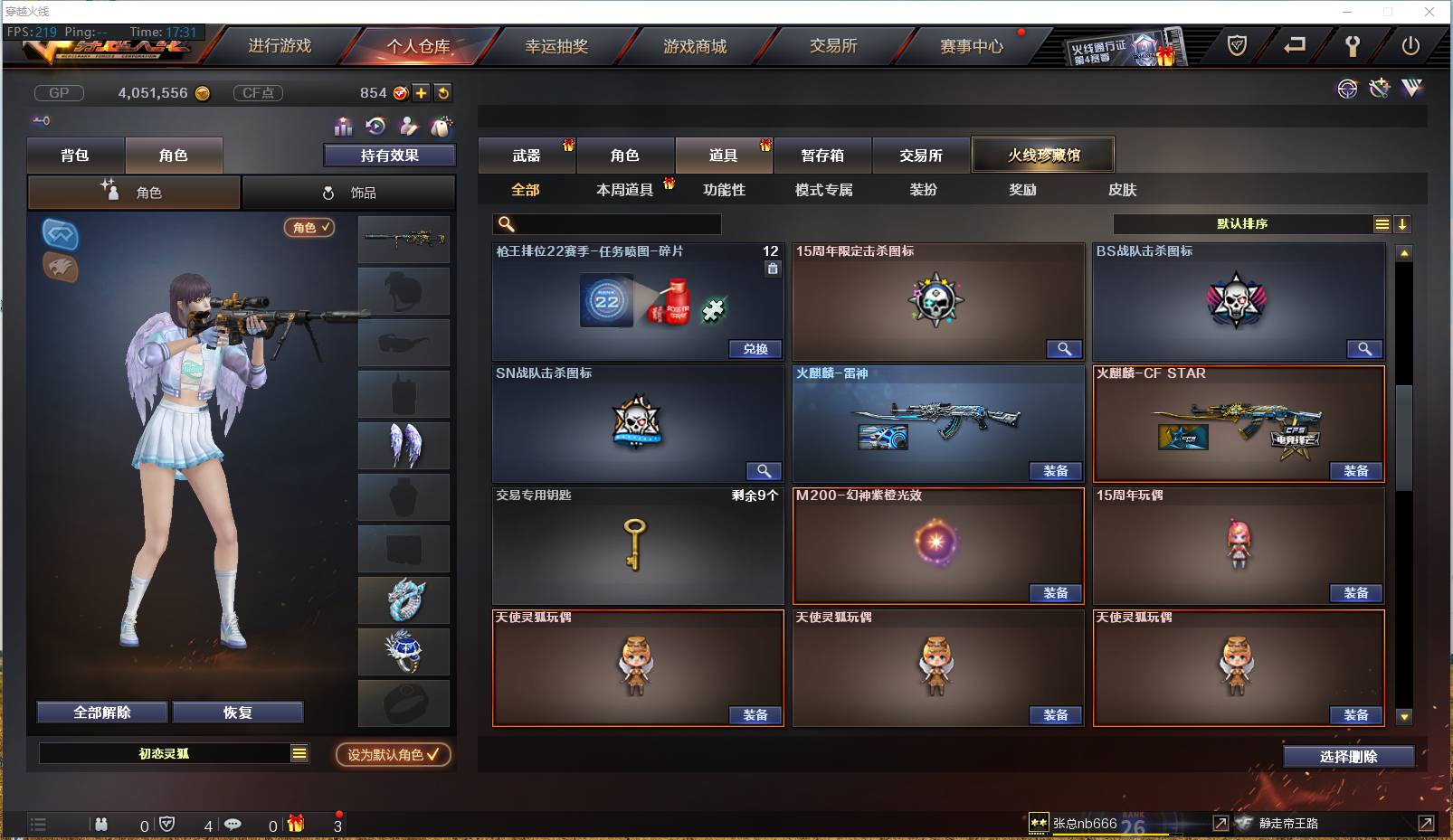The height and width of the screenshot is (840, 1453).
Task: Toggle the 角色 checkmark on the character preview
Action: [309, 229]
